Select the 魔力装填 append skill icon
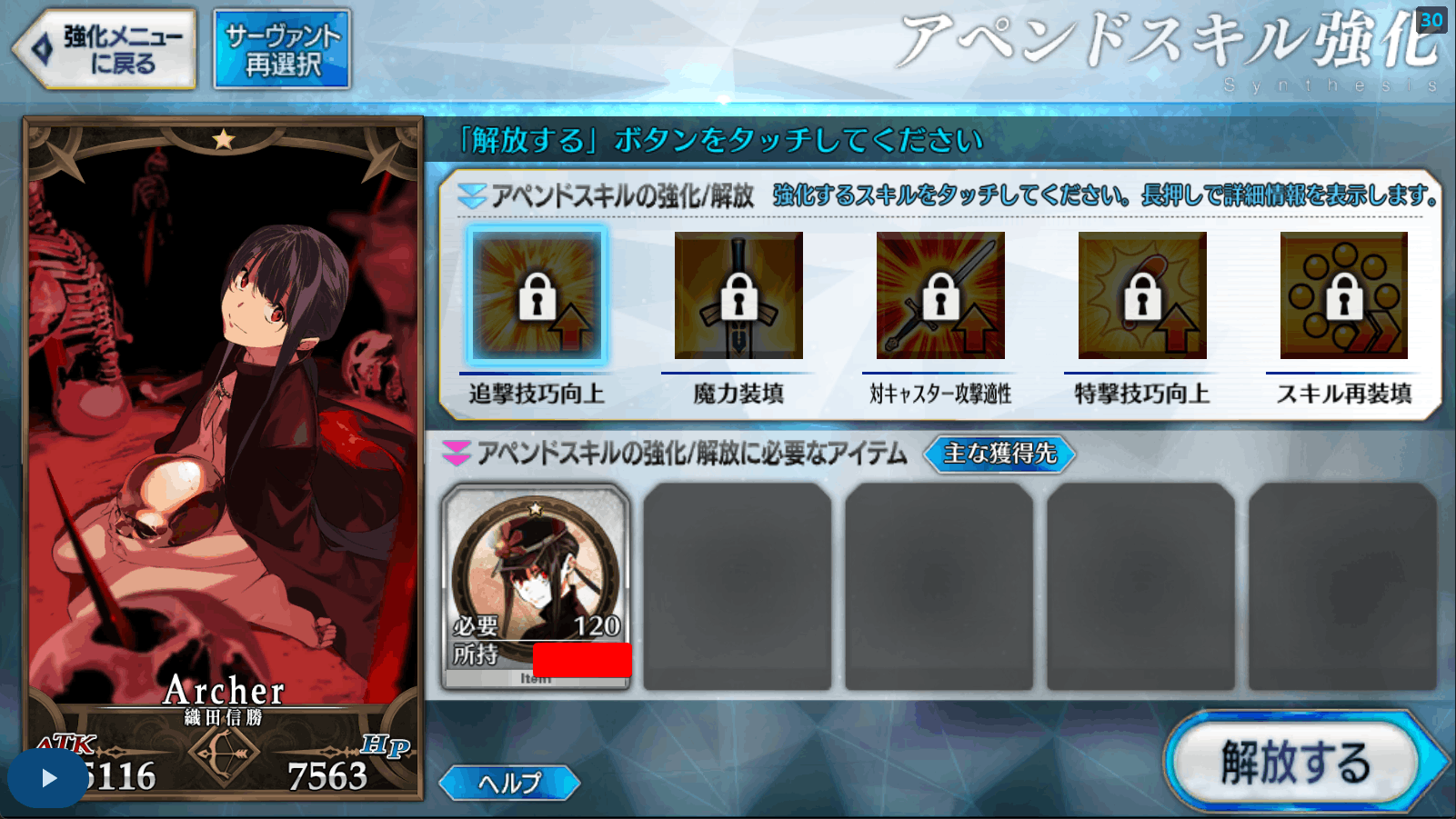1456x819 pixels. [x=739, y=296]
